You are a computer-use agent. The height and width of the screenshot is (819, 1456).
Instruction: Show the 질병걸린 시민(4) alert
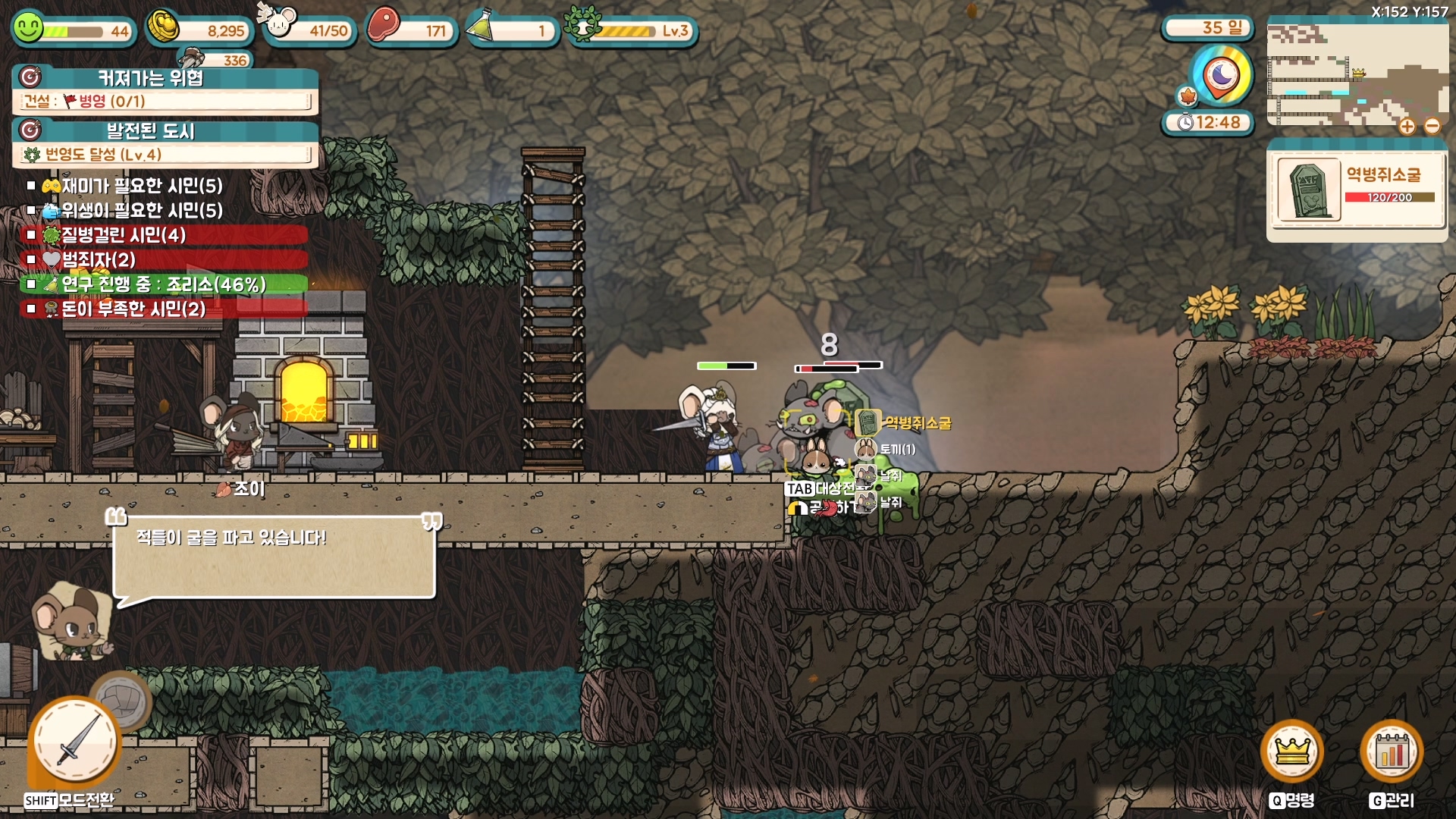coord(123,235)
